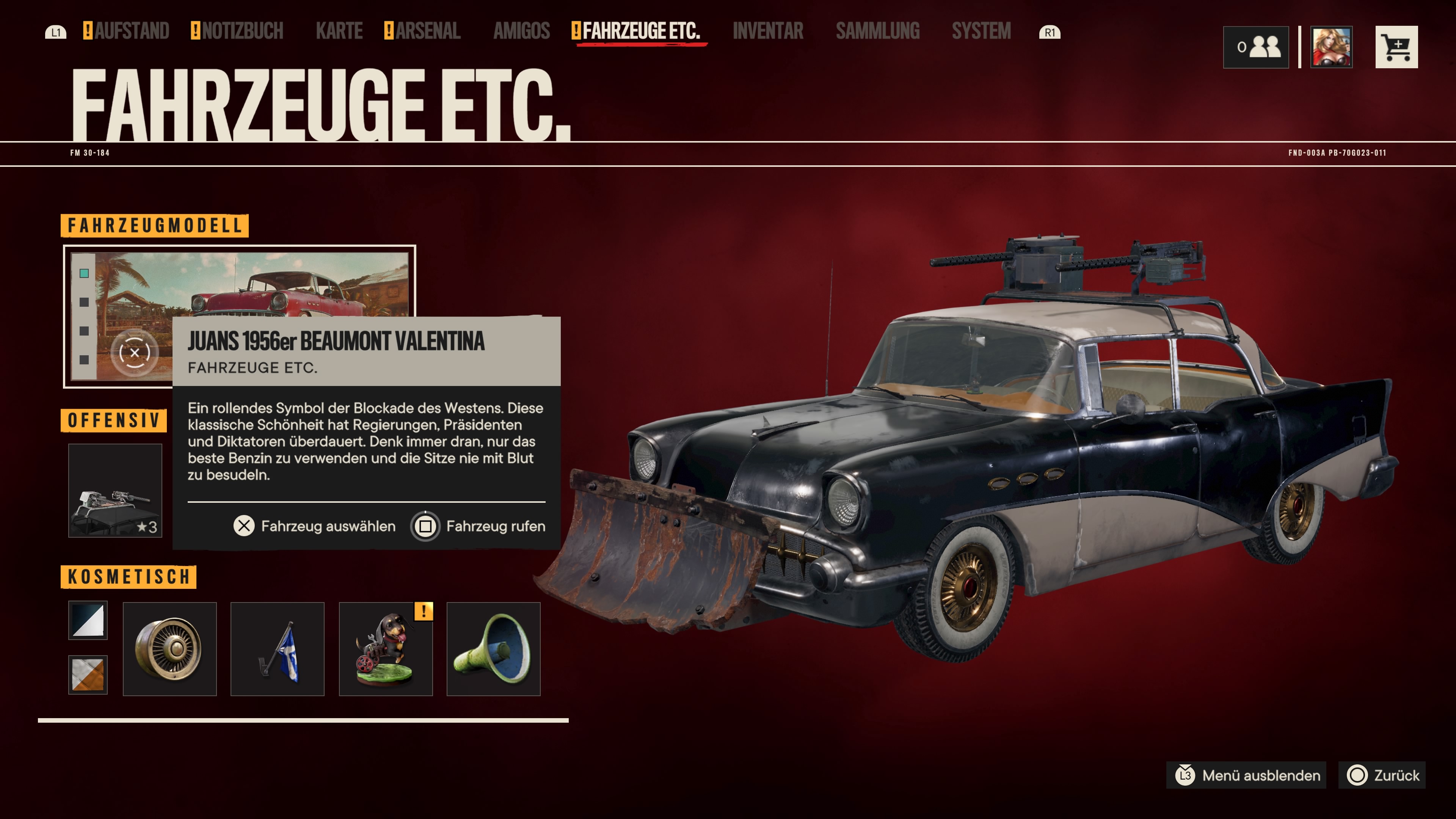Click the player avatar portrait
Viewport: 1456px width, 819px height.
click(x=1331, y=47)
